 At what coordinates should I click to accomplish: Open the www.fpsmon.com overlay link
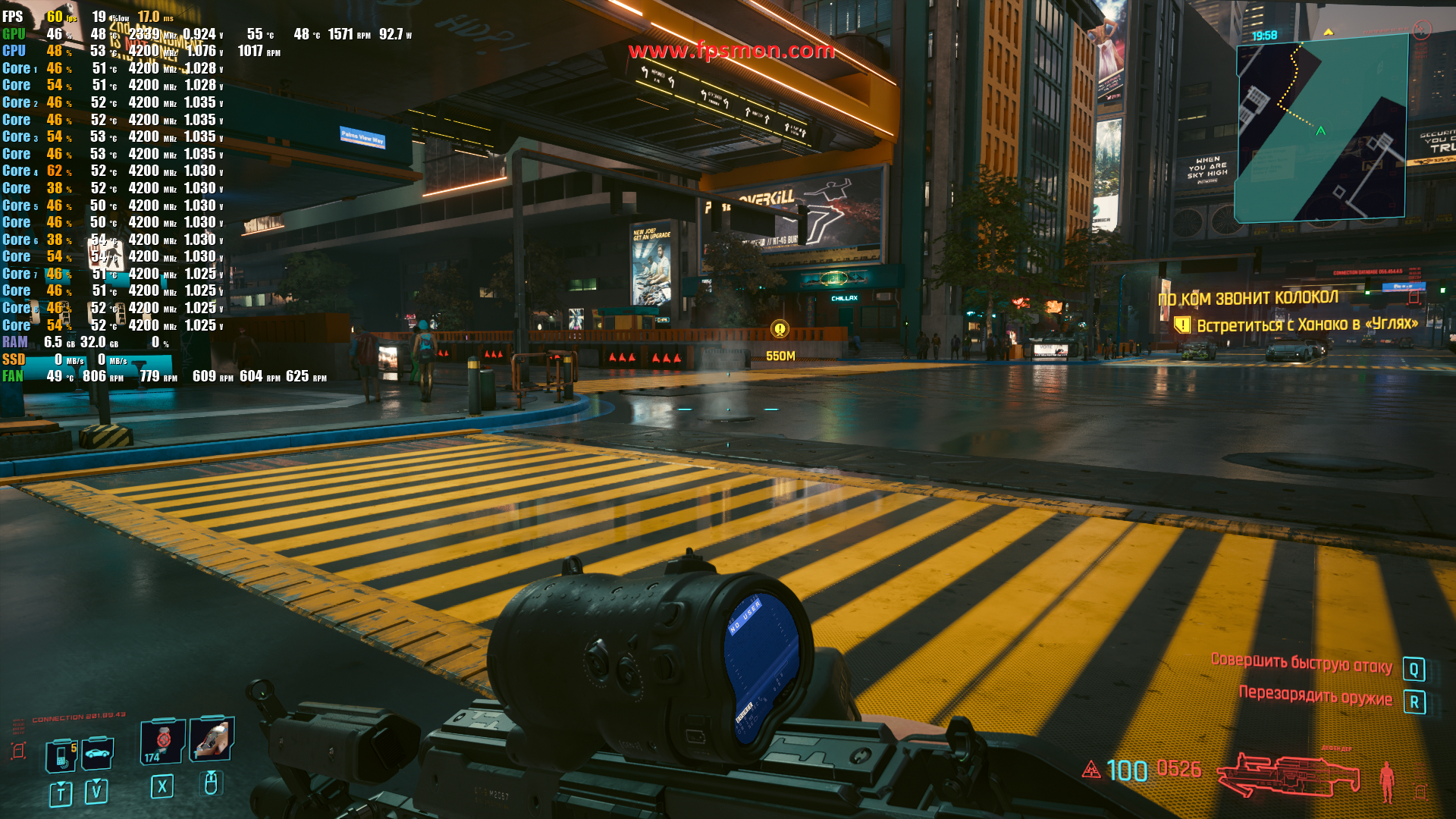(731, 51)
